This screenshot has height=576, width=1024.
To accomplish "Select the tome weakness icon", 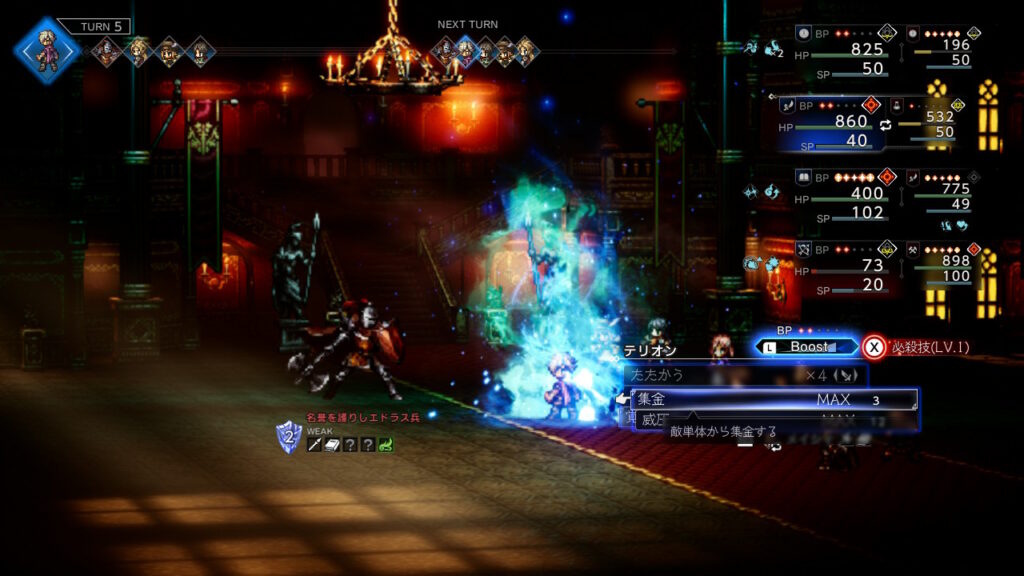I will (333, 445).
